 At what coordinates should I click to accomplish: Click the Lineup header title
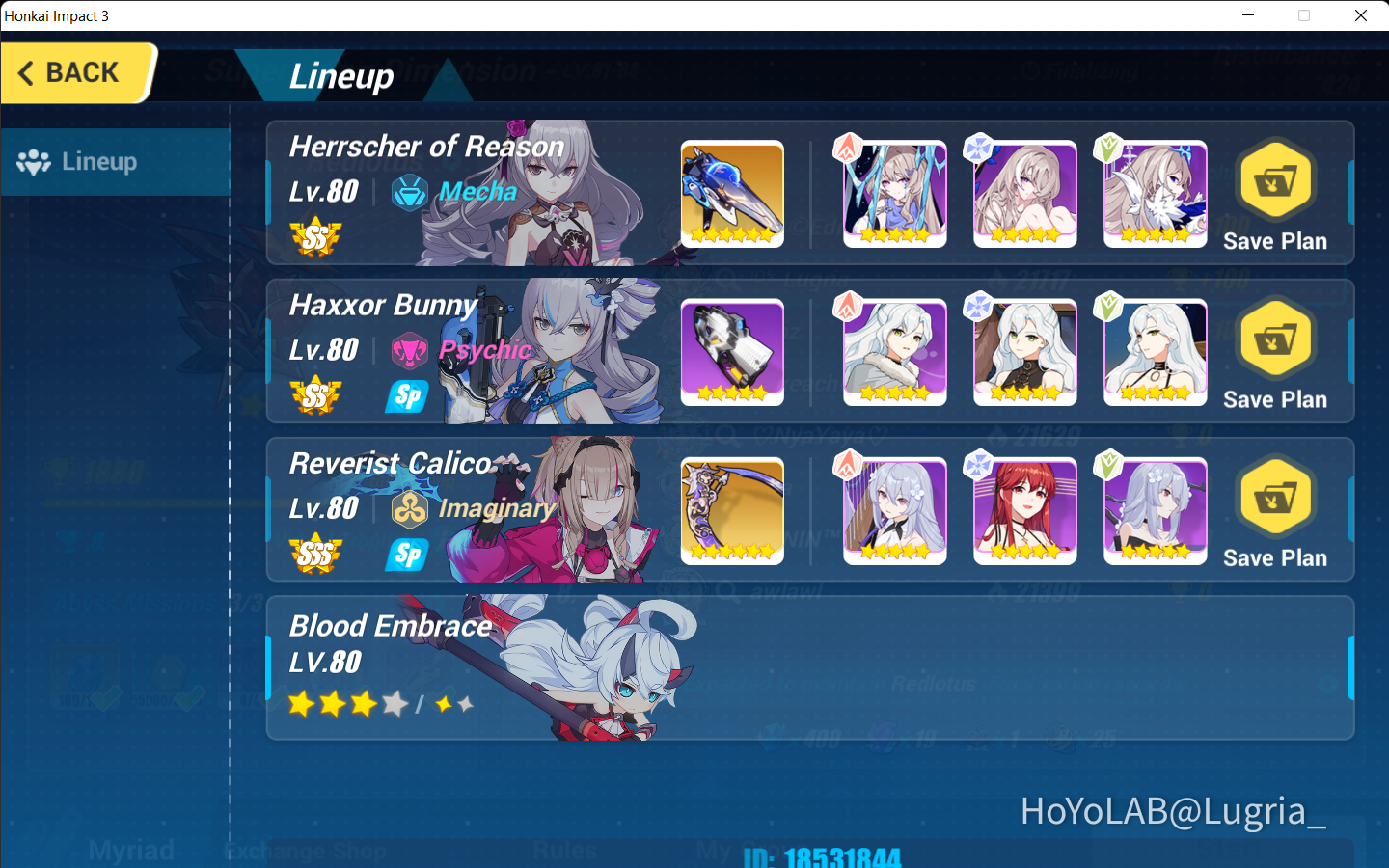click(x=340, y=77)
